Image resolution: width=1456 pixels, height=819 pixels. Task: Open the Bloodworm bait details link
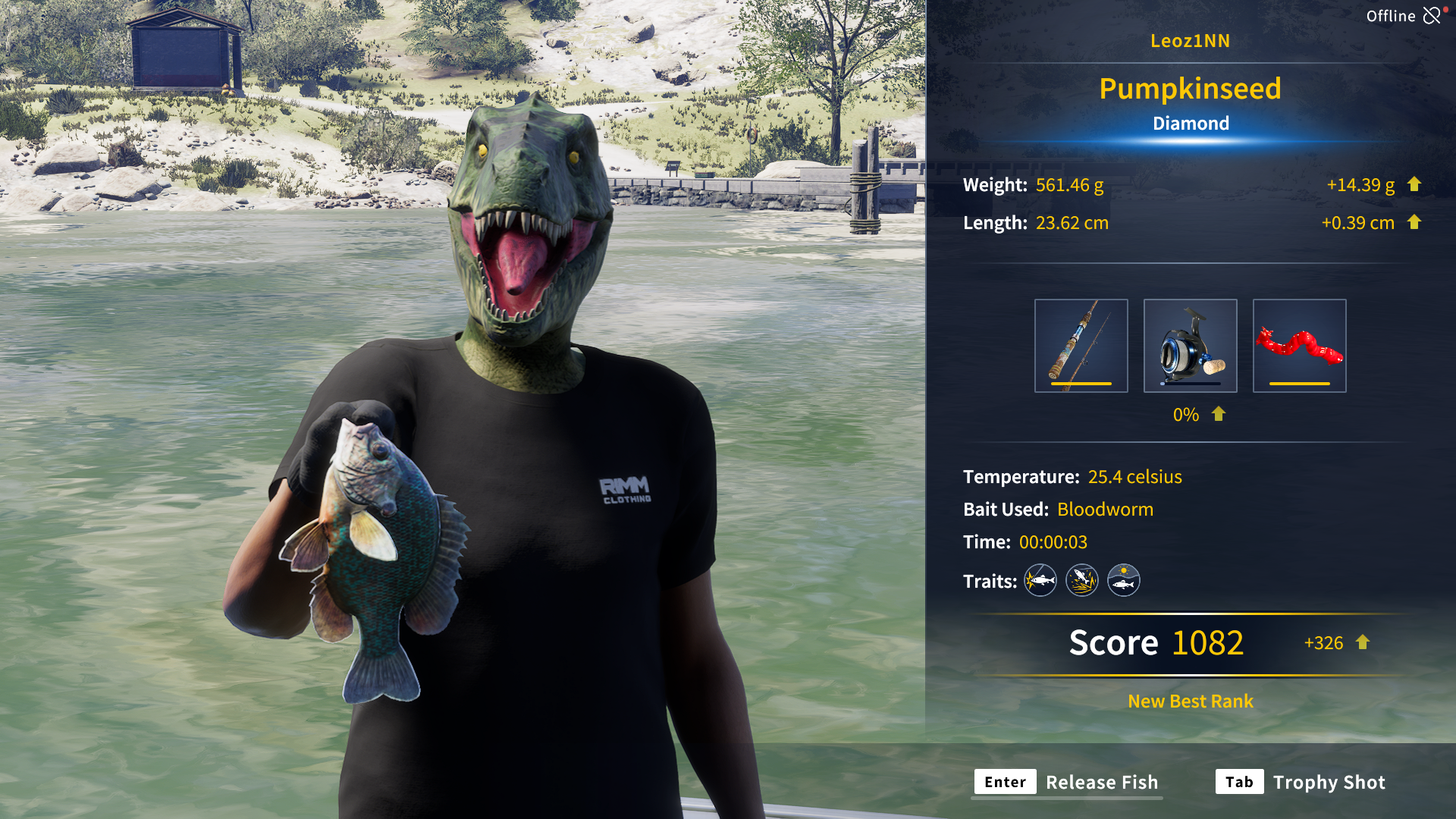coord(1104,510)
